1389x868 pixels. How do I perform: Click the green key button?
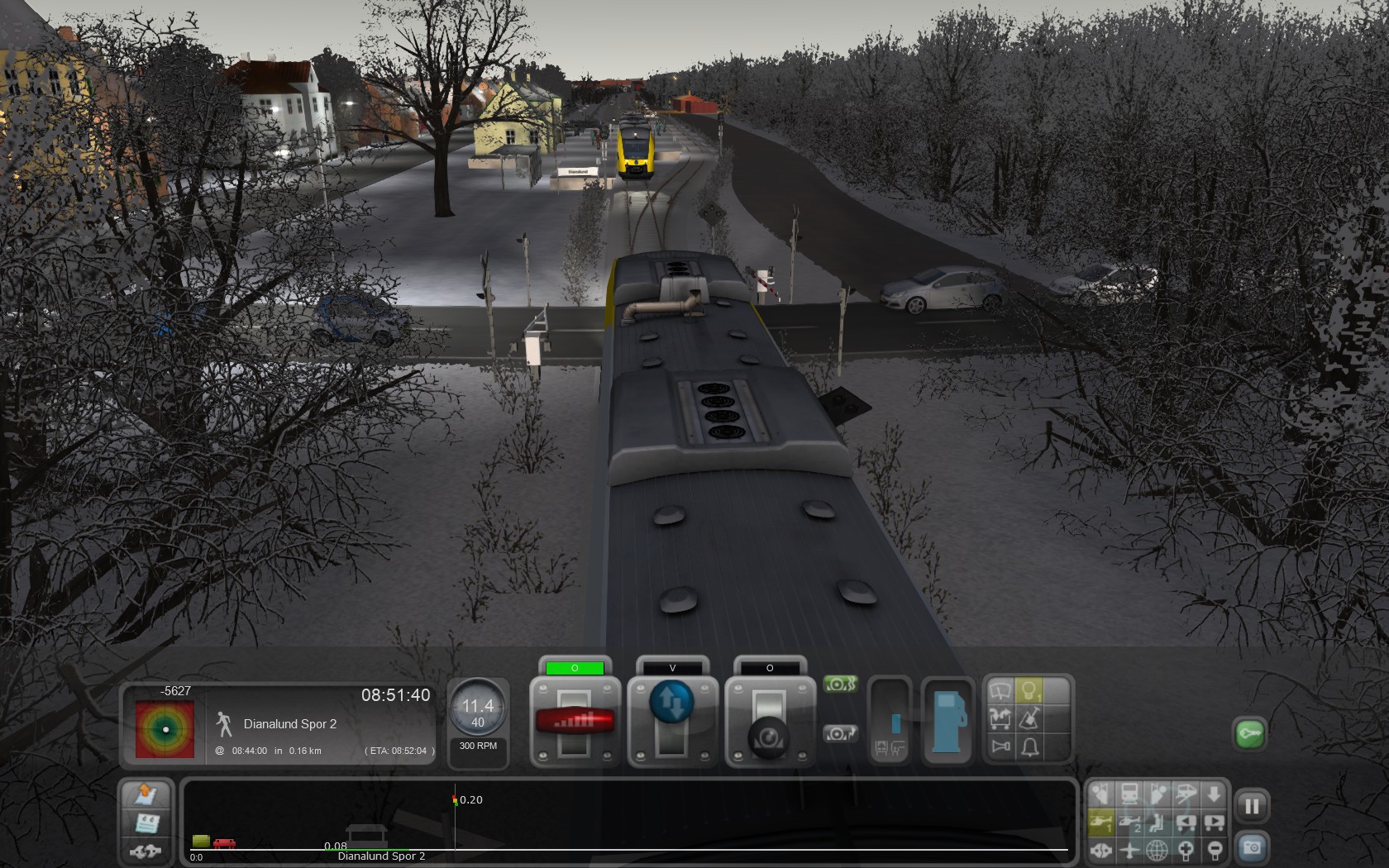pos(1250,733)
